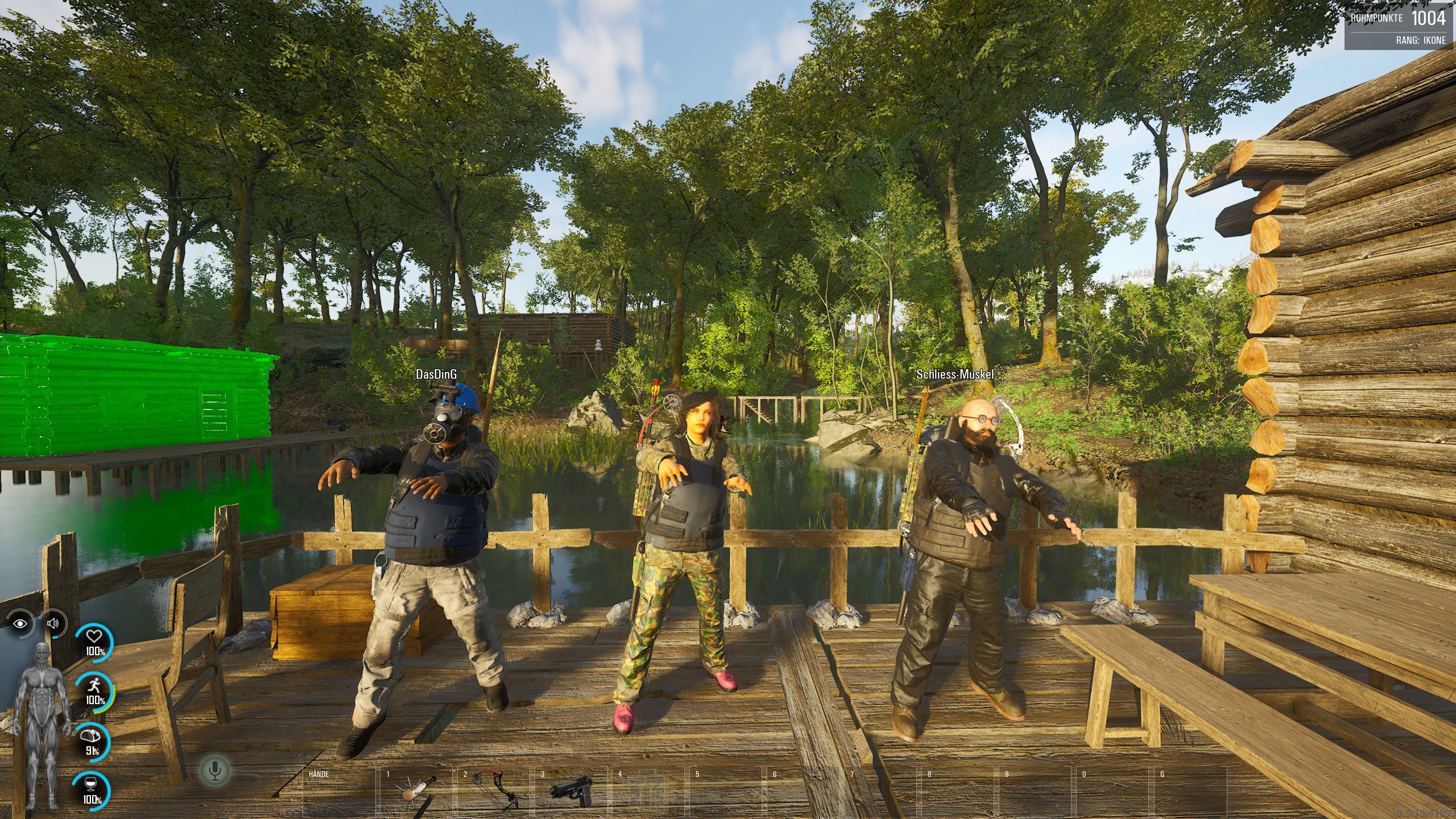
Task: Select the Hände (hands) slot
Action: [x=340, y=792]
